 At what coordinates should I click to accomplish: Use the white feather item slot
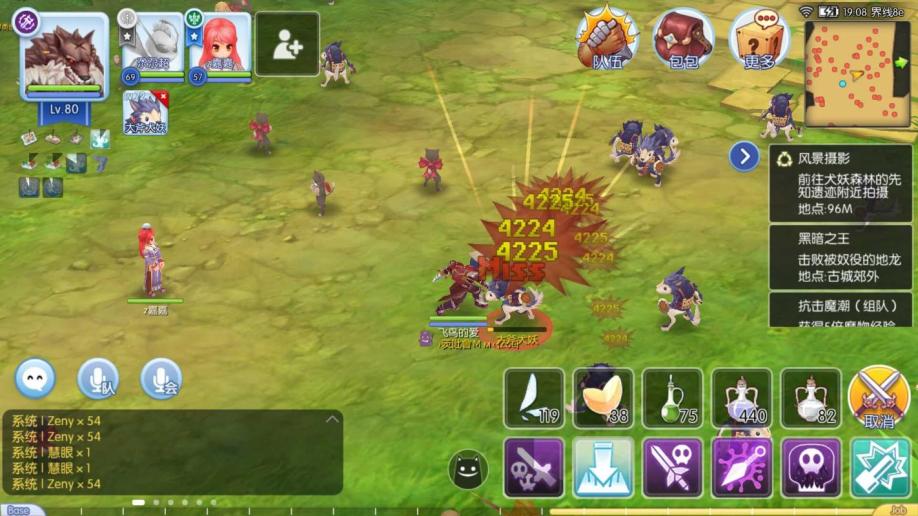pos(534,398)
